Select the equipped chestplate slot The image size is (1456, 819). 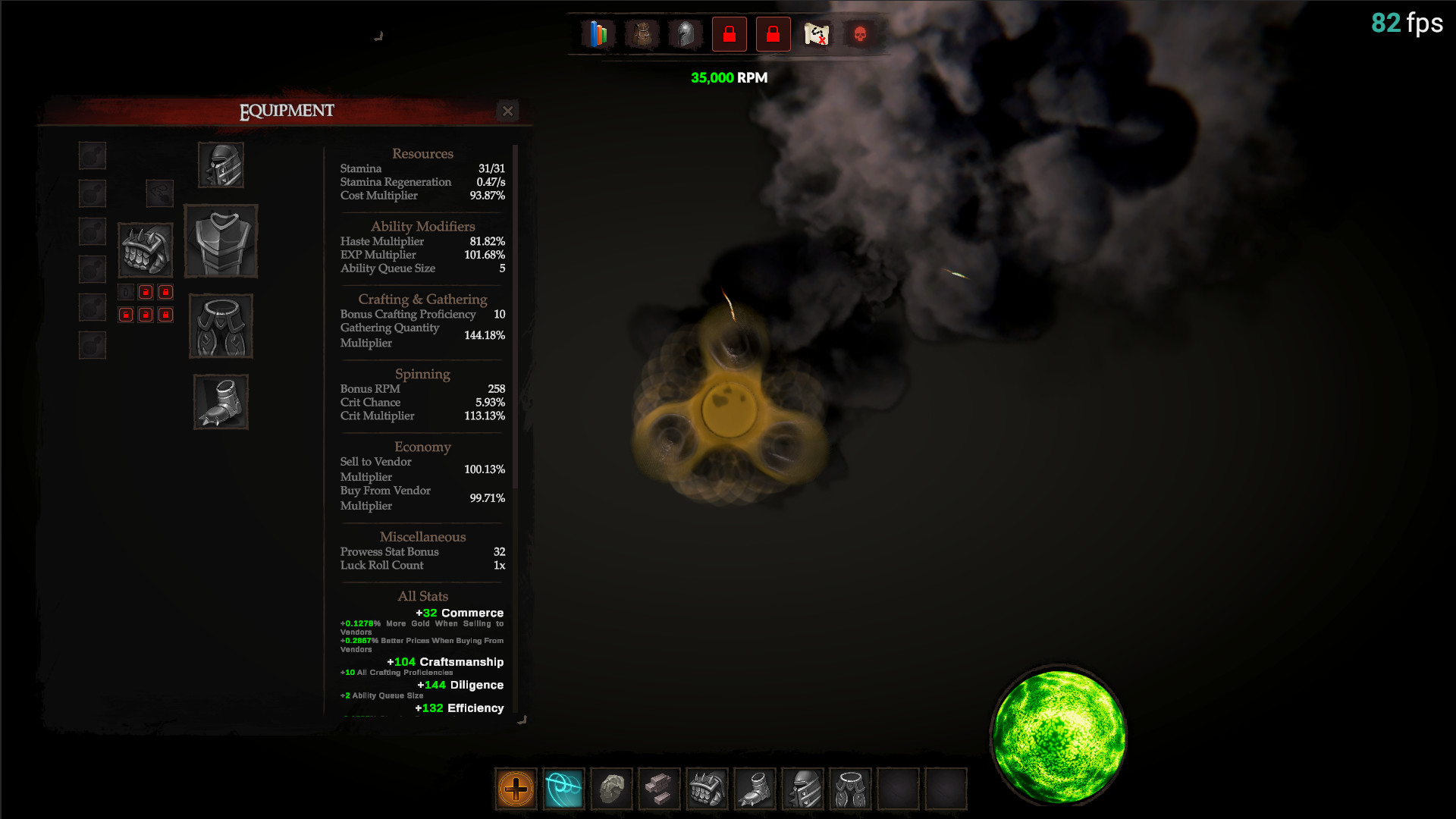tap(221, 241)
